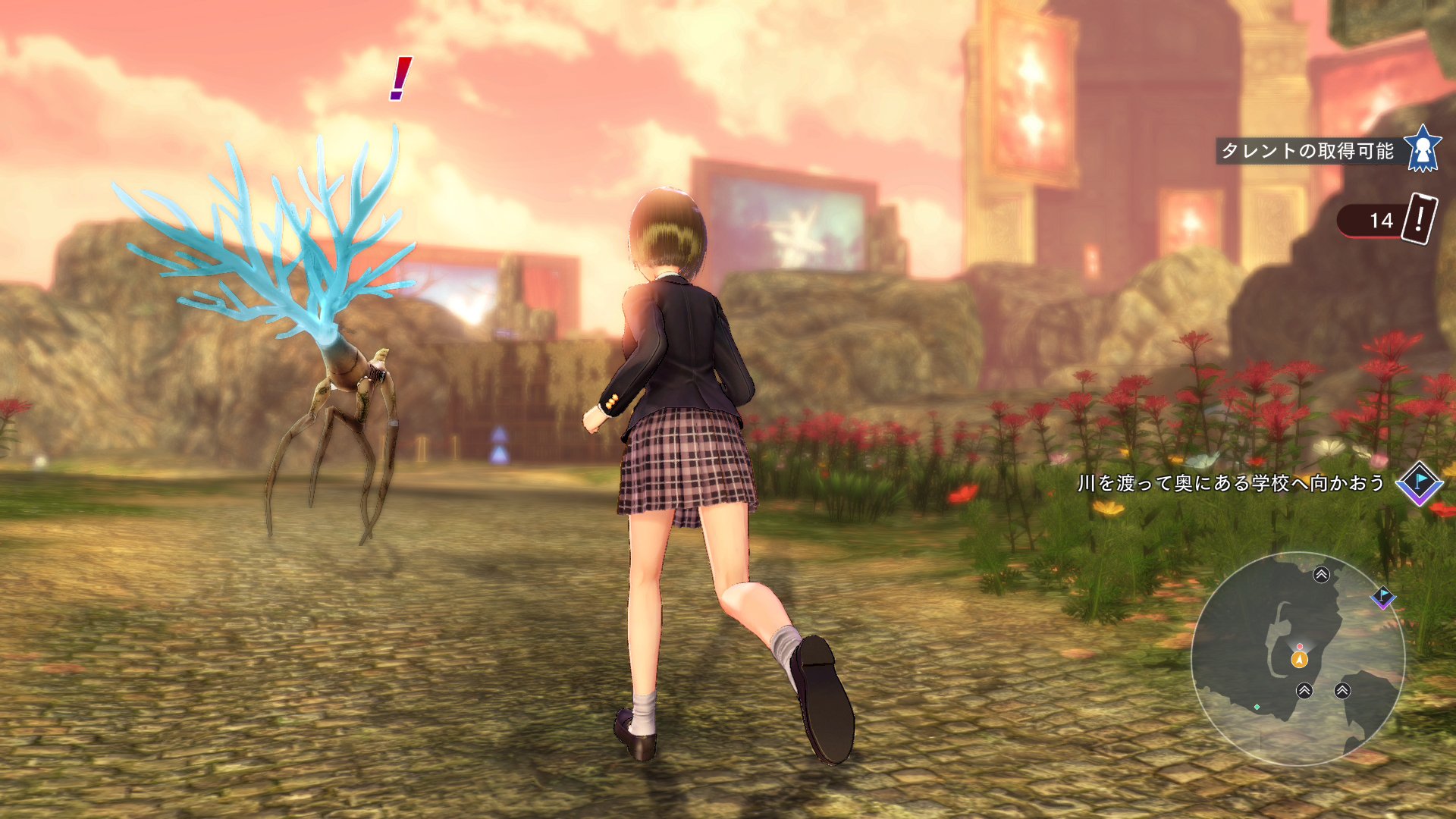Click the teal diamond marker on minimap

(x=1257, y=706)
